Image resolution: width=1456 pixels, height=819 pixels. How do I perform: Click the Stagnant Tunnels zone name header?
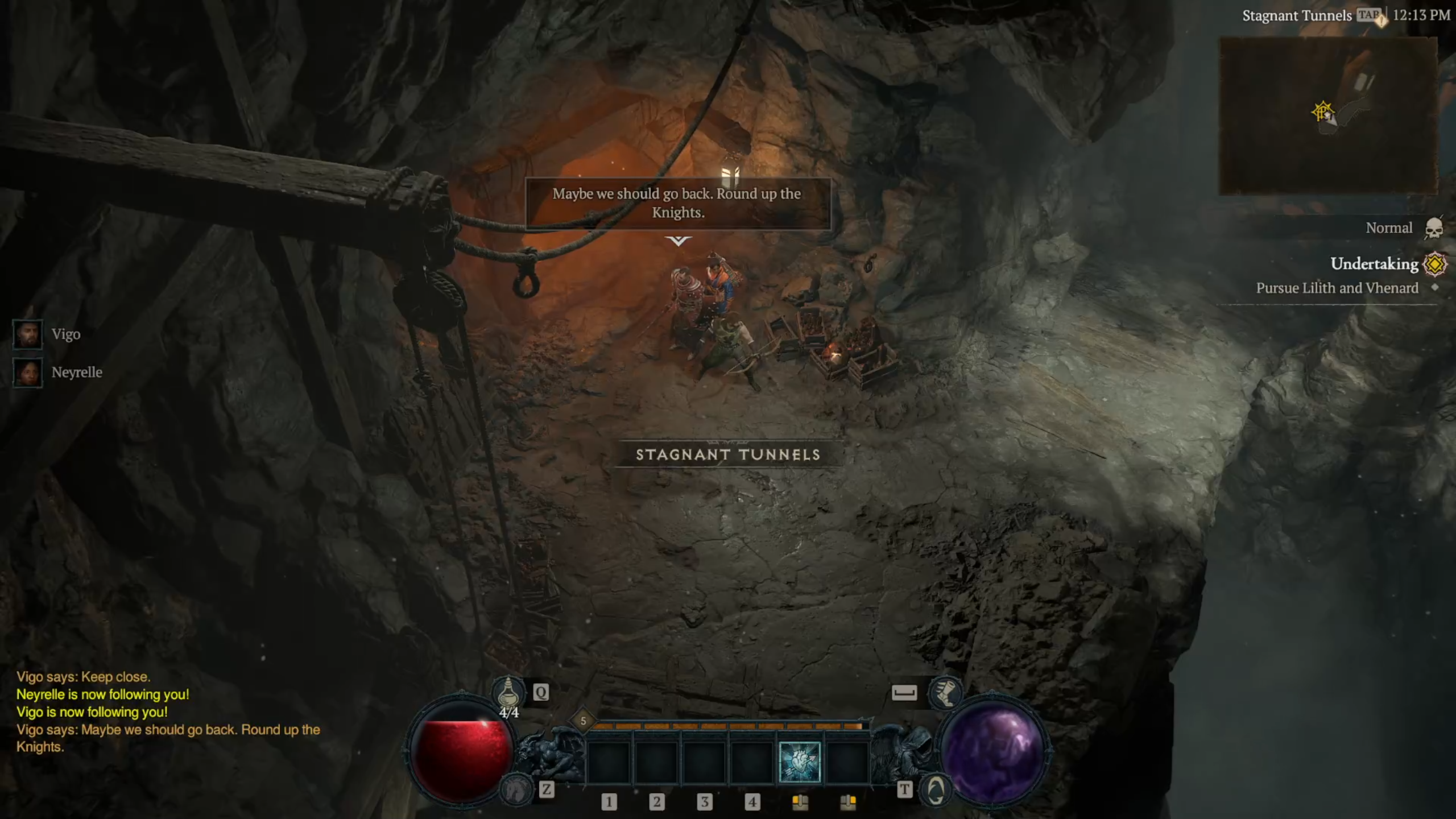click(x=1296, y=16)
